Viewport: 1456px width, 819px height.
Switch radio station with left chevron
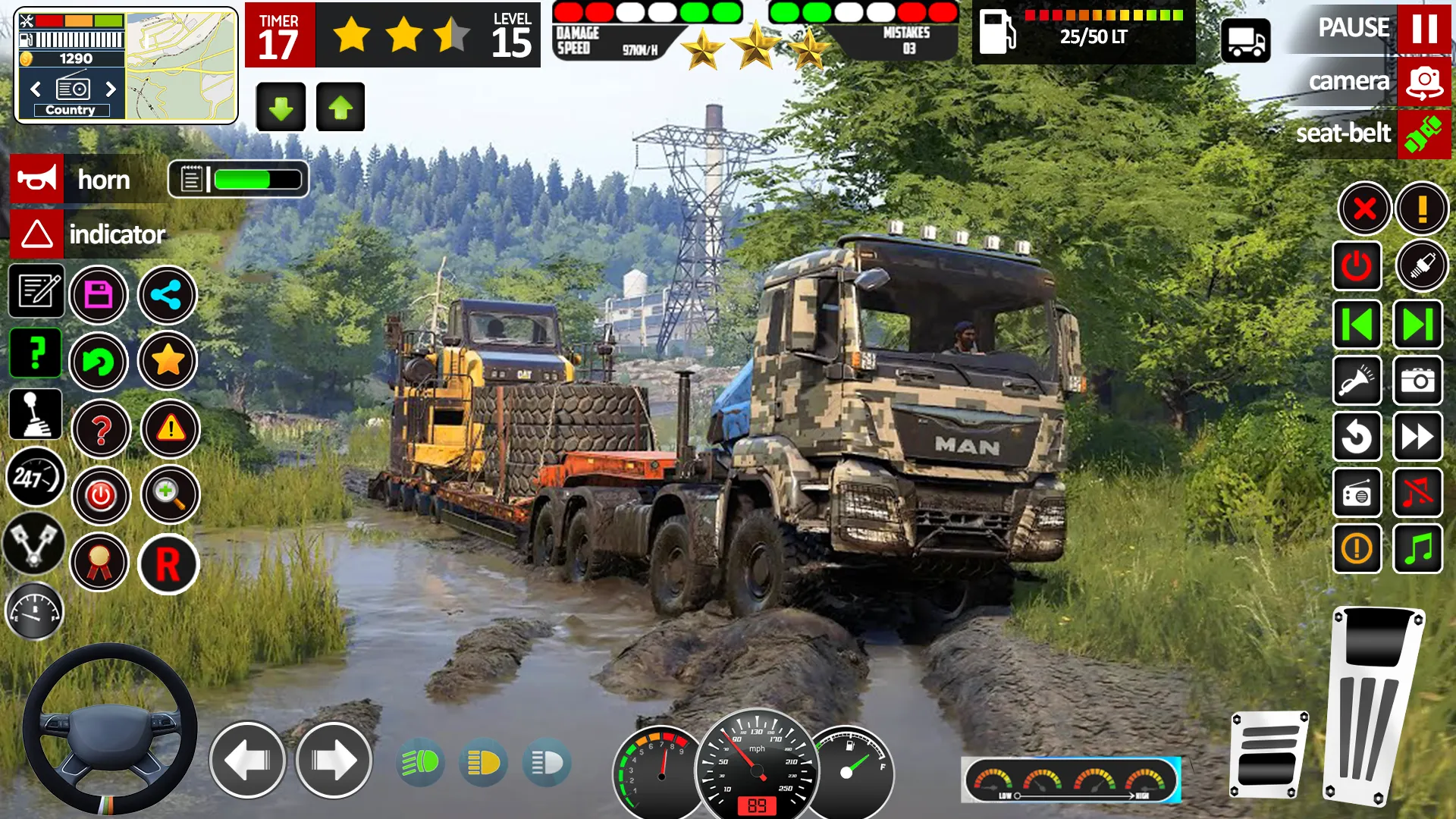[35, 89]
